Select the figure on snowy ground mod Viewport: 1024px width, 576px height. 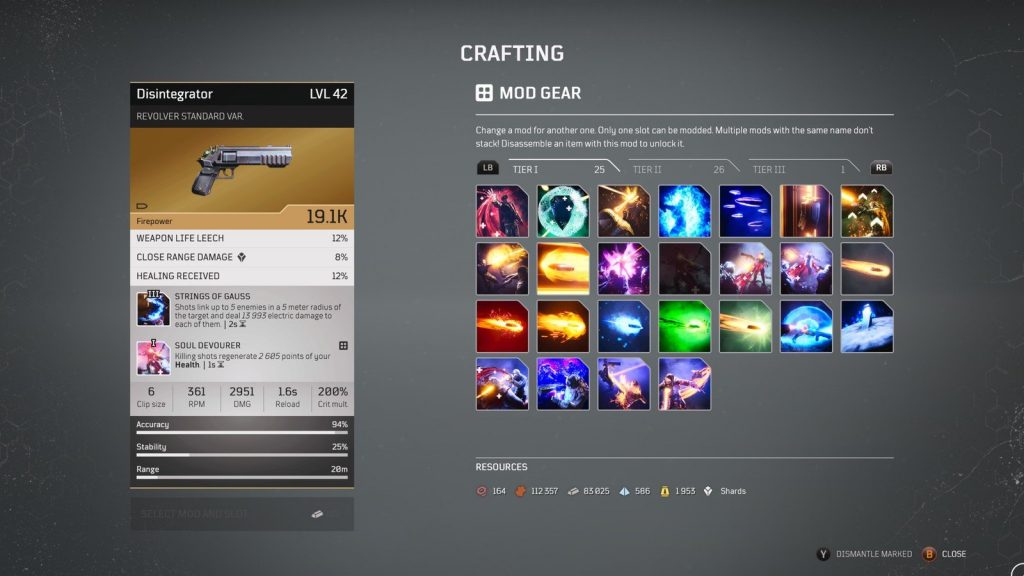[x=867, y=327]
